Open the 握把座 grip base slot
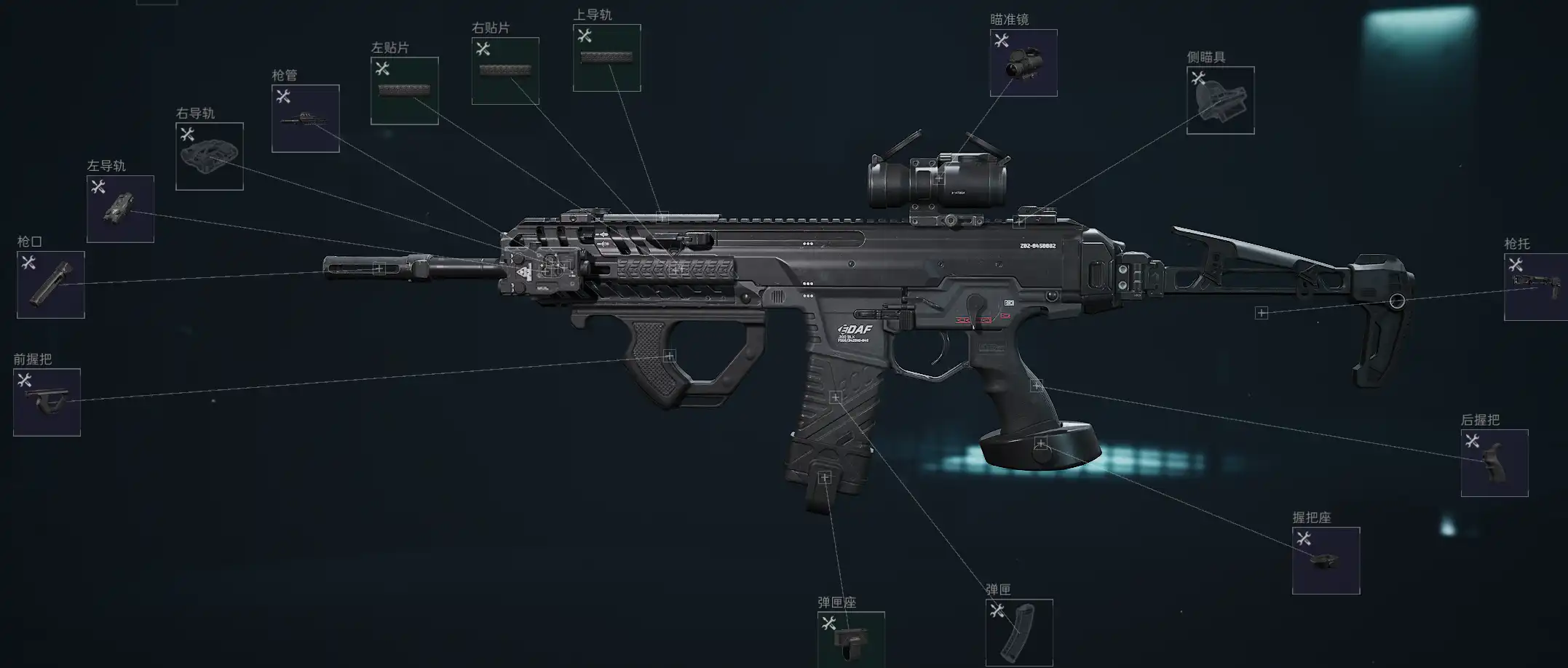1568x668 pixels. (x=1326, y=560)
